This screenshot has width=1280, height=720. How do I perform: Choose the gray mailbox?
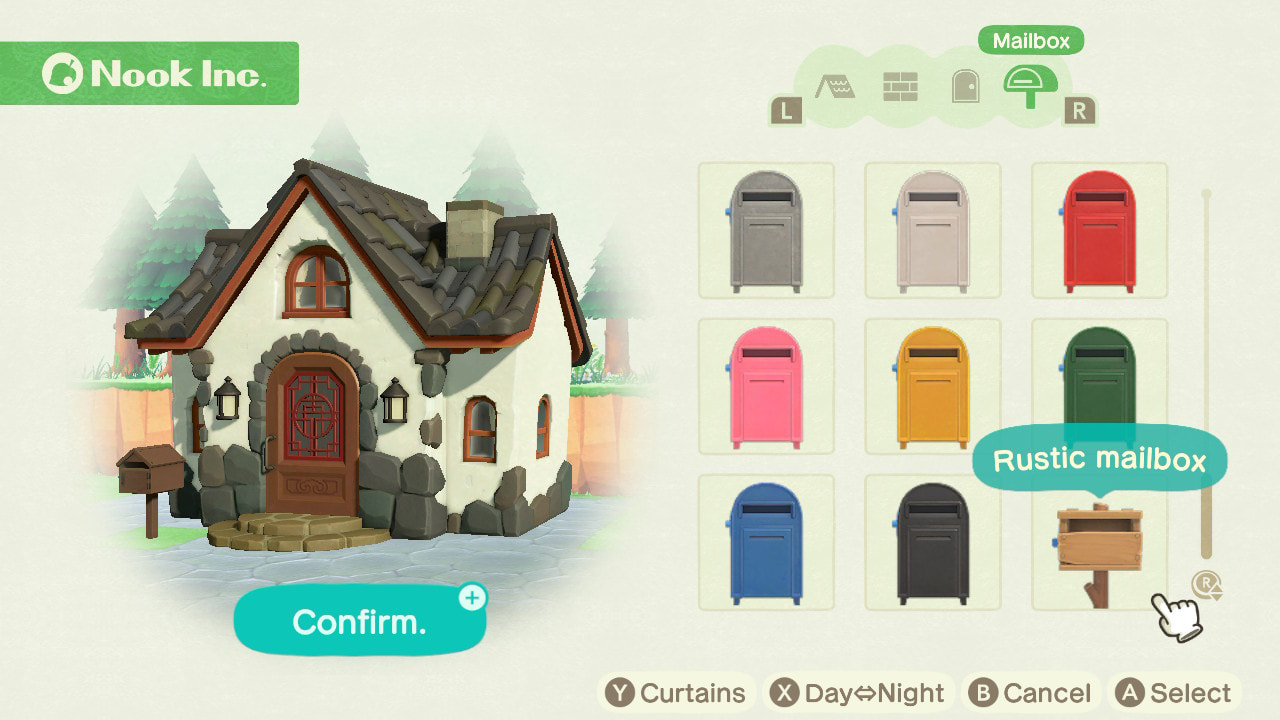tap(766, 231)
